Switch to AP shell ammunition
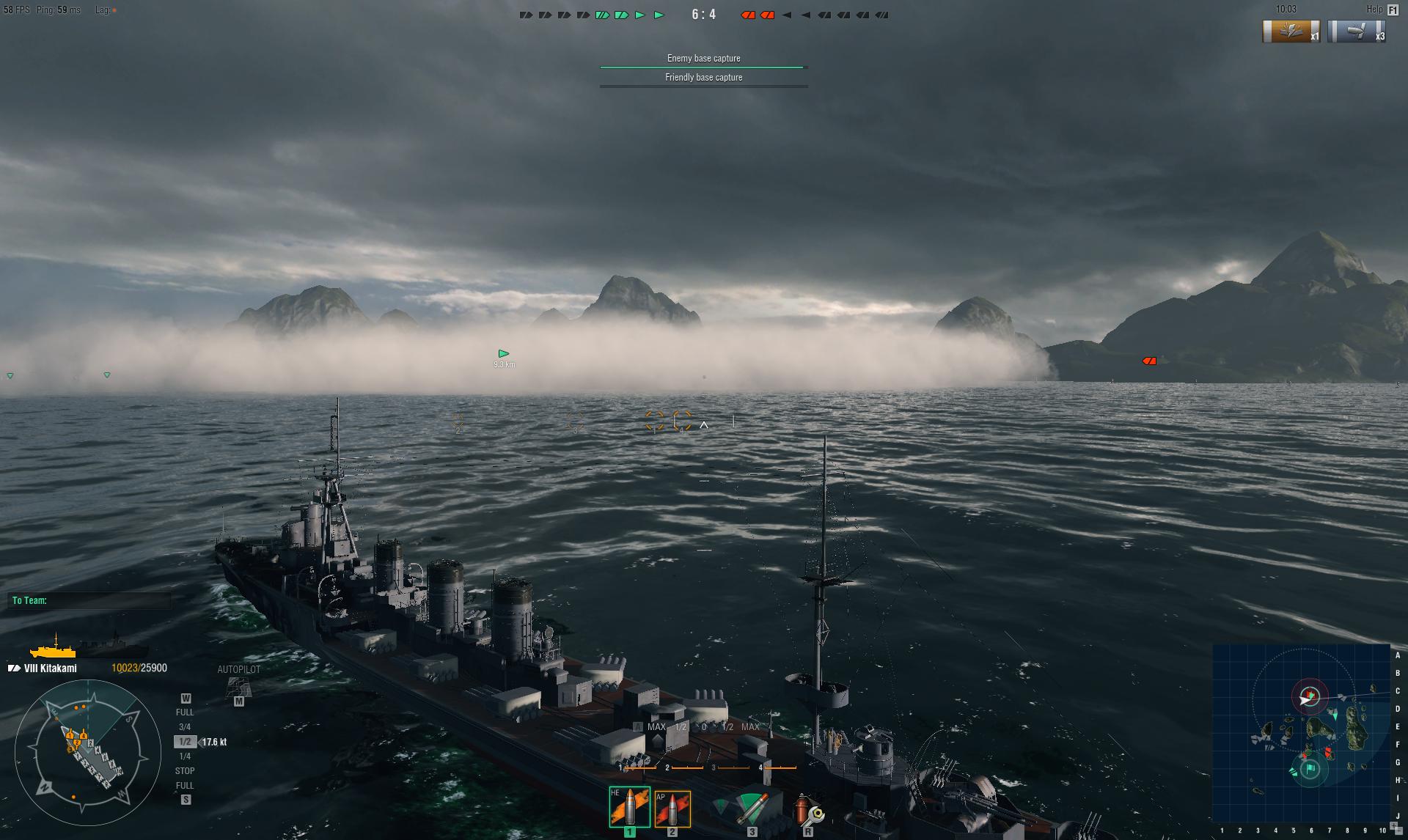This screenshot has height=840, width=1408. [x=672, y=809]
